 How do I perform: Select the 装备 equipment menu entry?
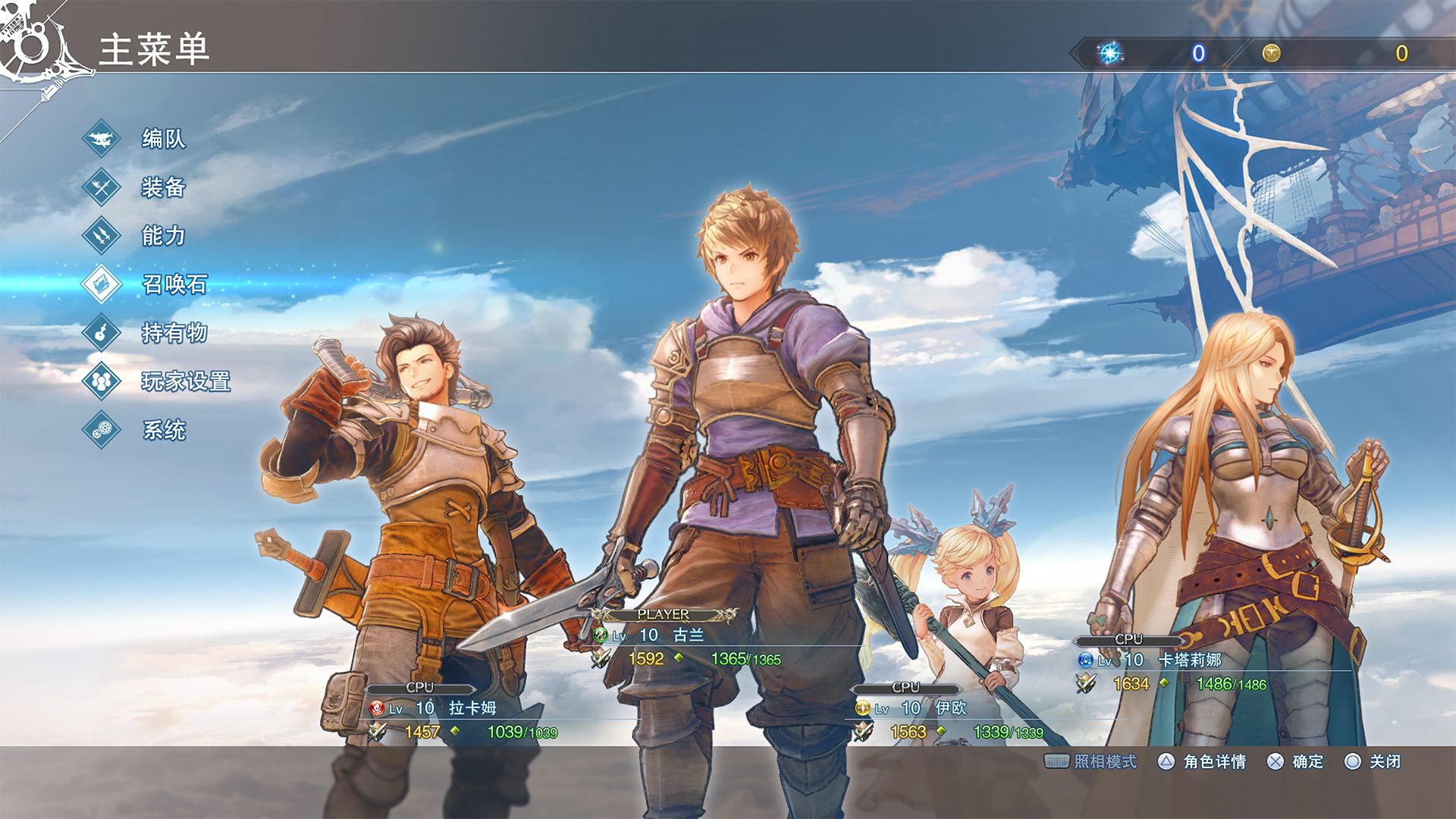click(x=163, y=187)
